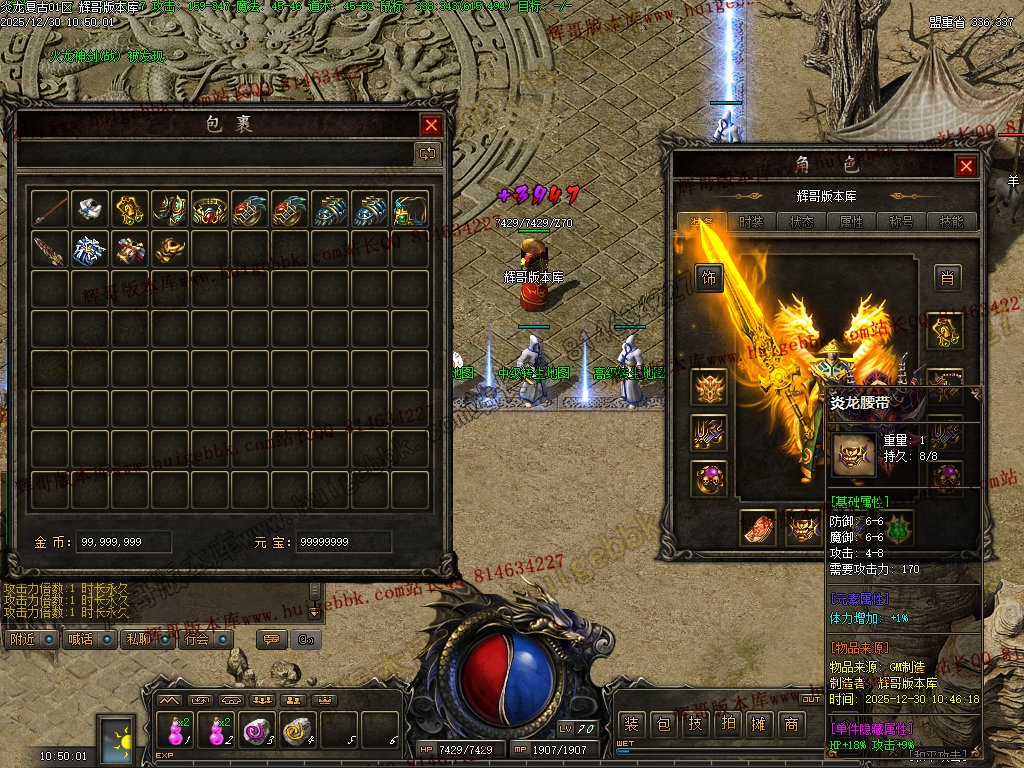The width and height of the screenshot is (1024, 768).
Task: Click the bag sort arrows button
Action: (x=427, y=153)
